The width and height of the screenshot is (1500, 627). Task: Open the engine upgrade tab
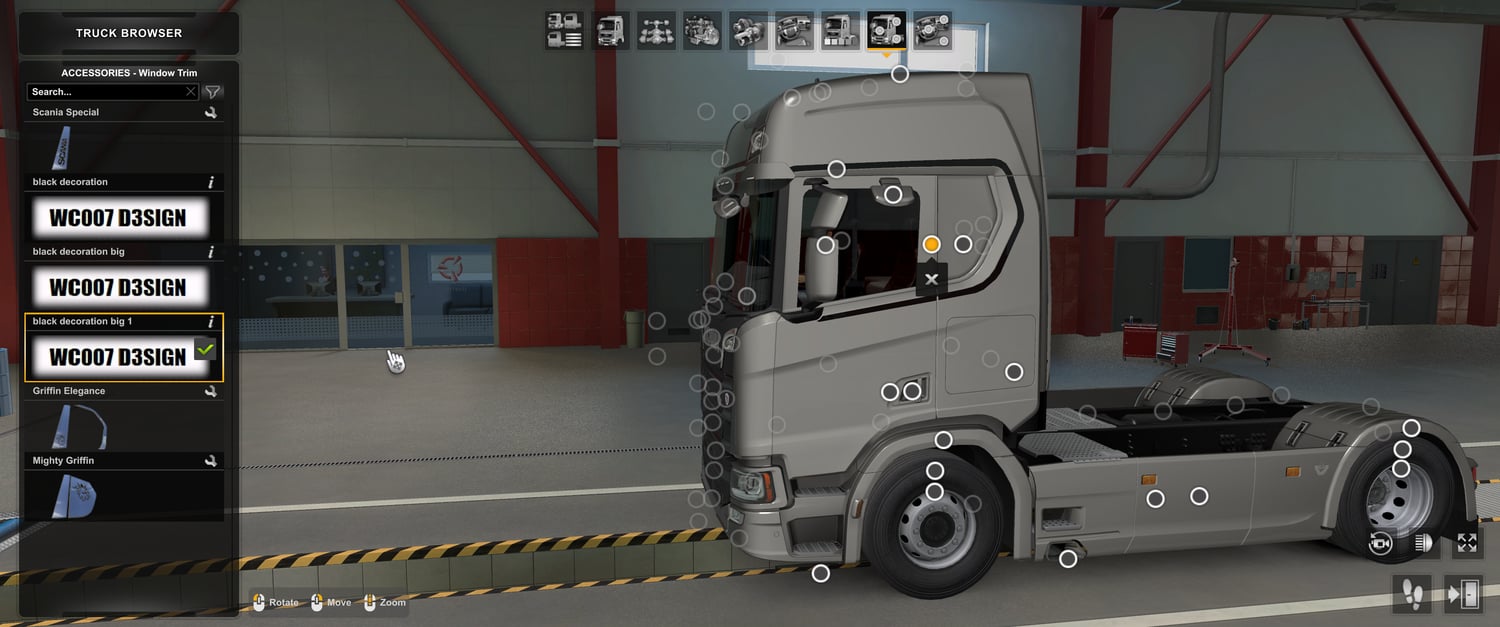pyautogui.click(x=702, y=31)
